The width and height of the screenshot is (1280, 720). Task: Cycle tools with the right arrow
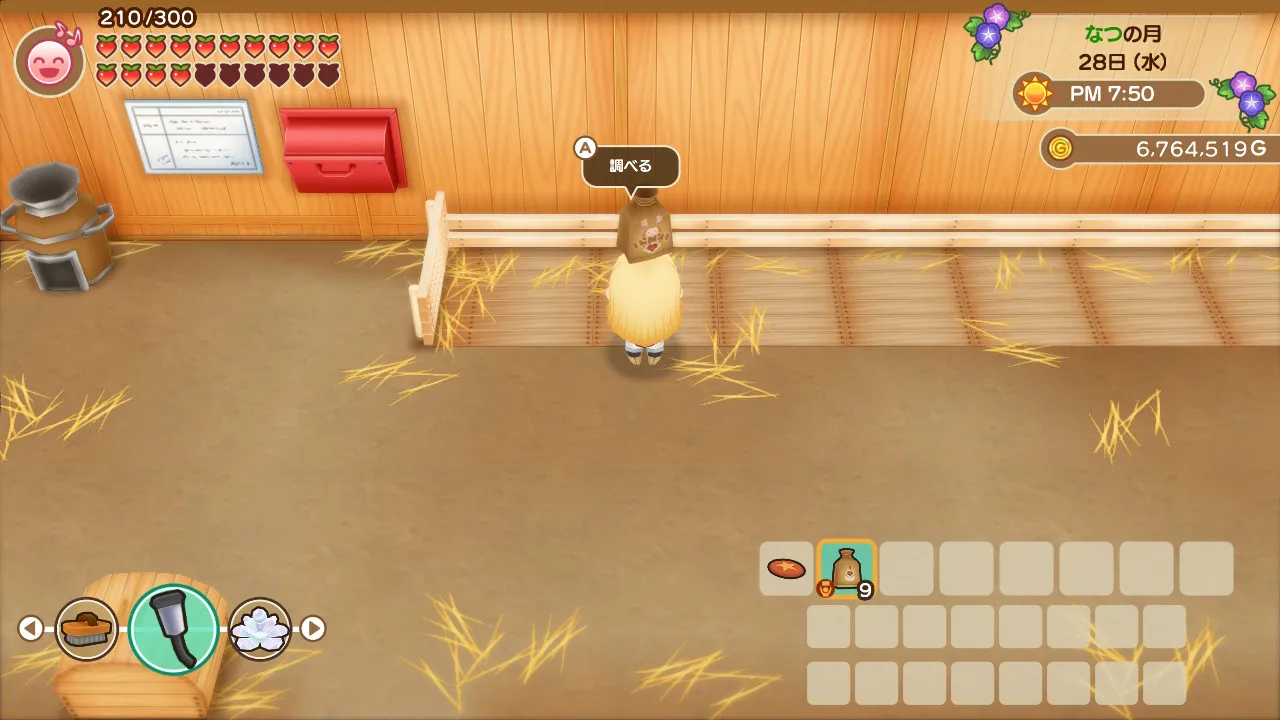click(314, 628)
